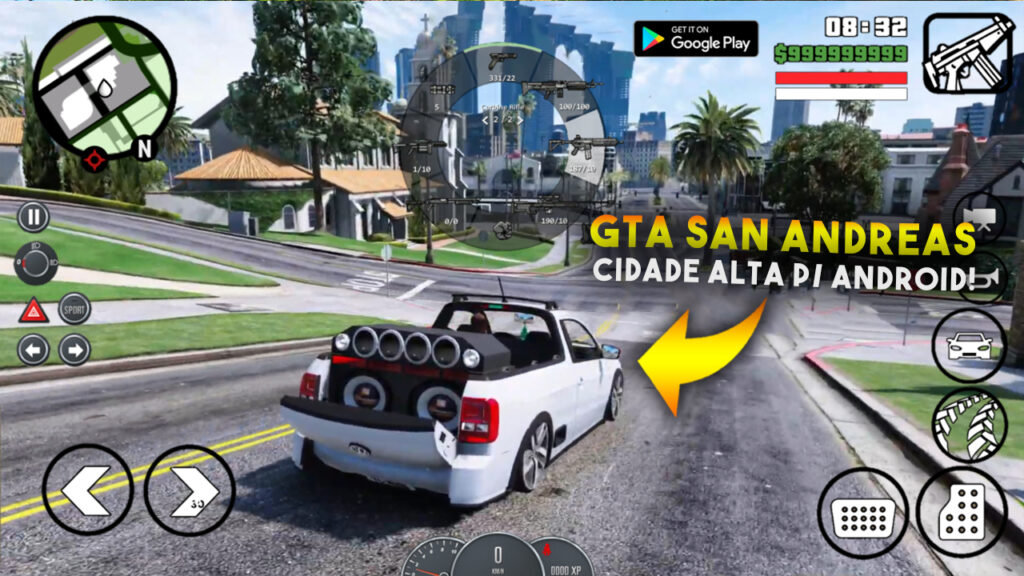
Task: Open the Google Play badge
Action: [x=696, y=38]
